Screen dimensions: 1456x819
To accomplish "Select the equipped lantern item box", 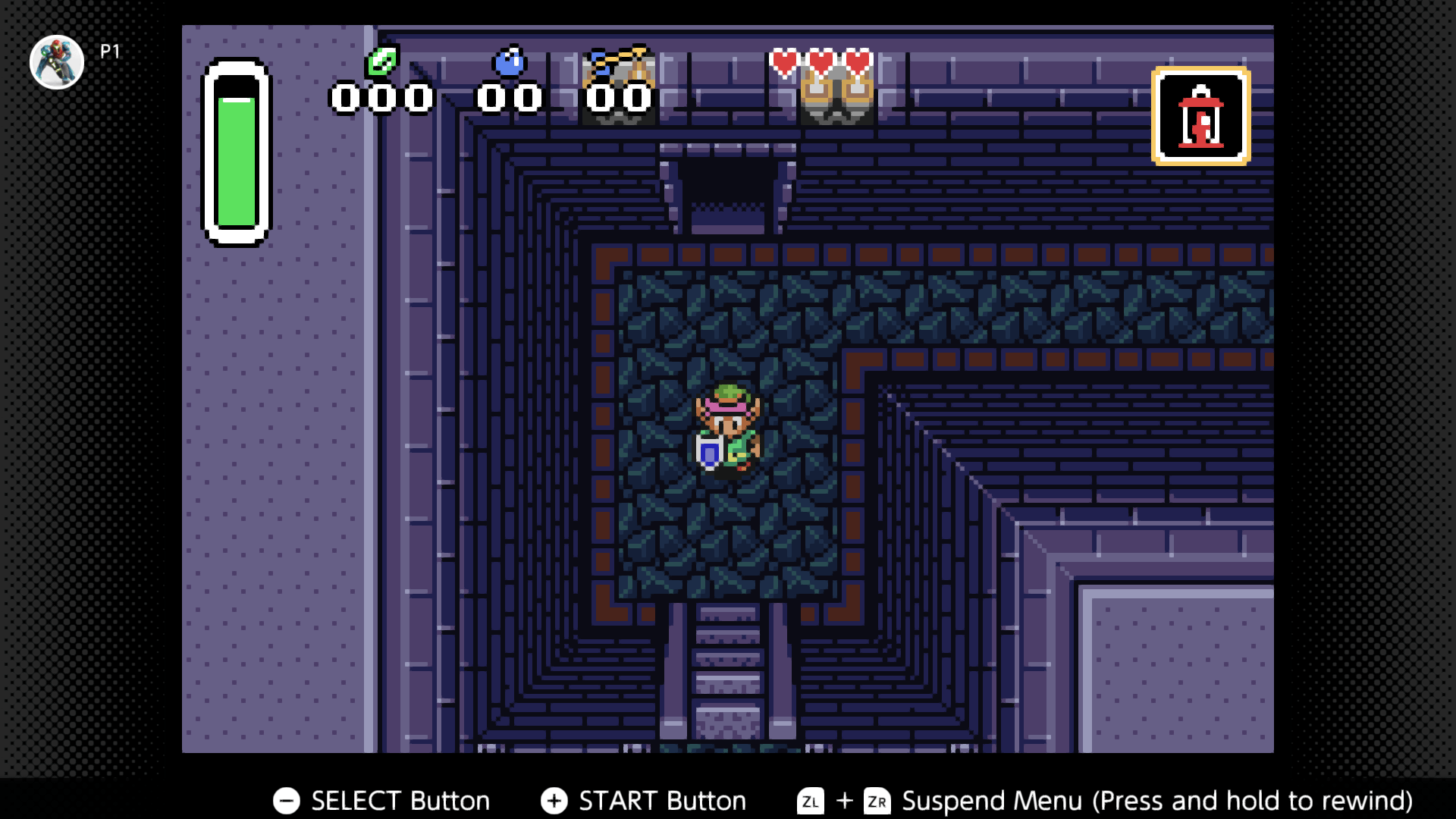I will coord(1200,116).
